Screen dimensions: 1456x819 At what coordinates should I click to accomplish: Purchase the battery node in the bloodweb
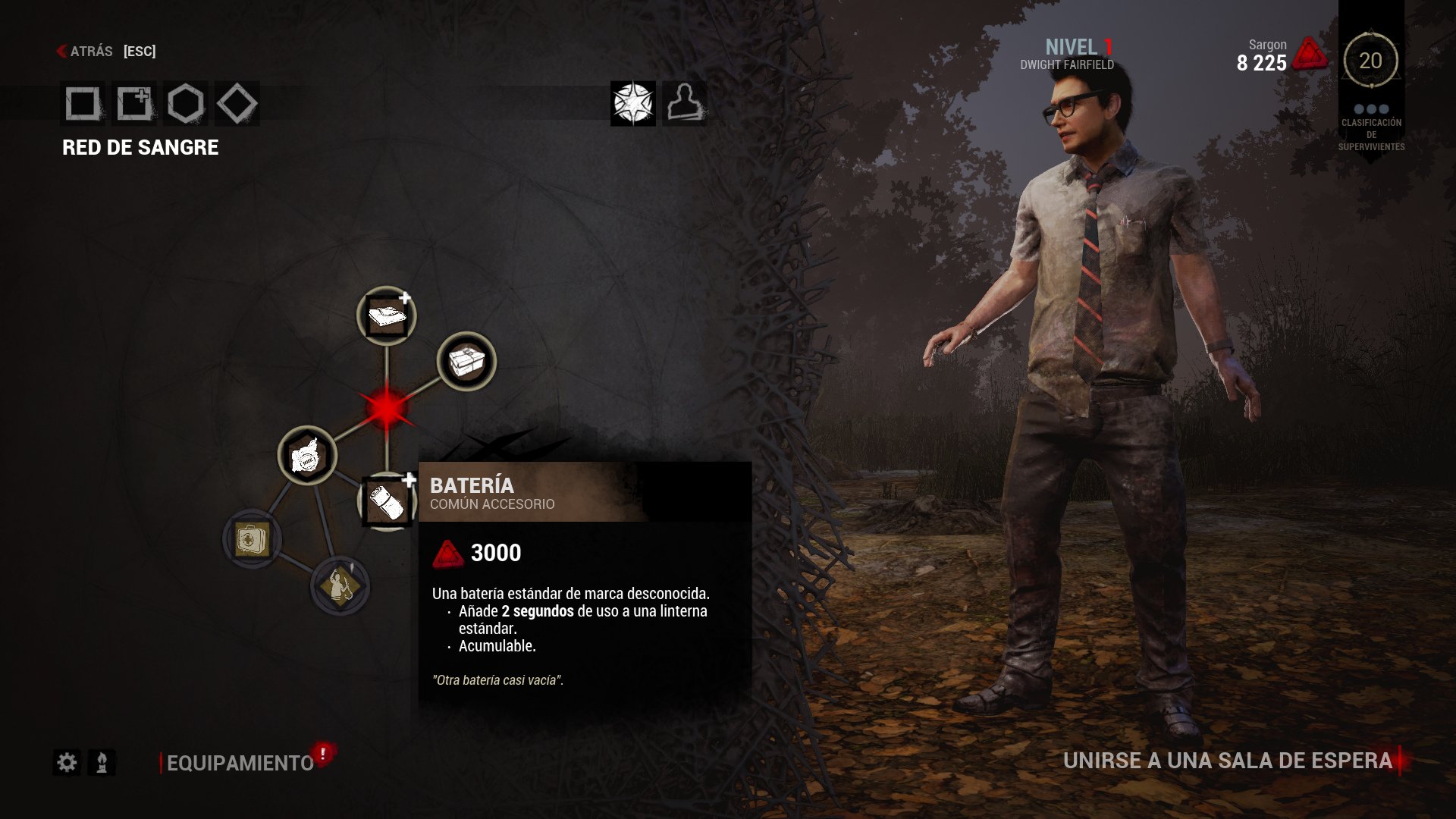pos(387,500)
